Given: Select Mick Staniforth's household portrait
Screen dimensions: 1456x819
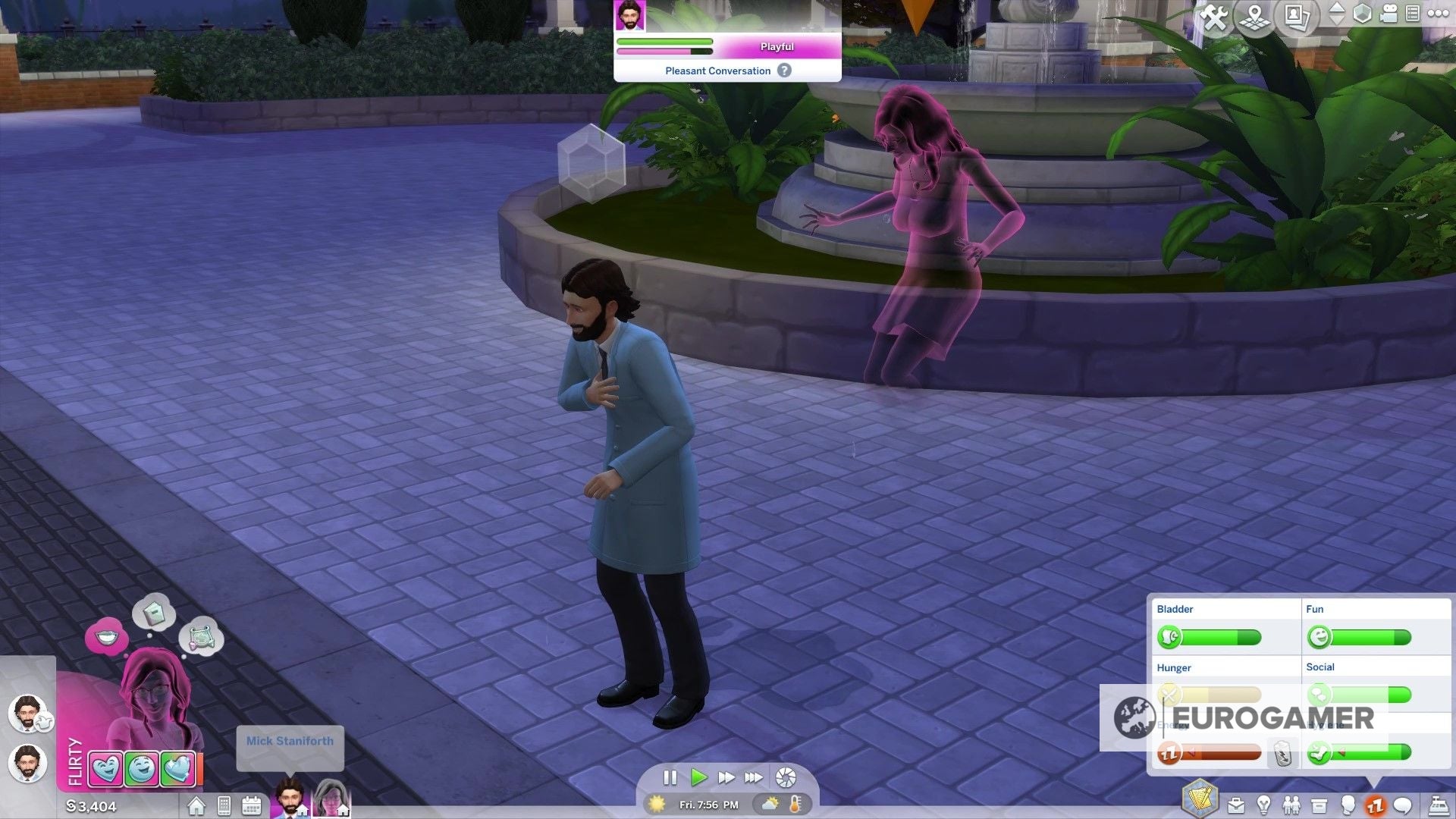Looking at the screenshot, I should pyautogui.click(x=292, y=800).
